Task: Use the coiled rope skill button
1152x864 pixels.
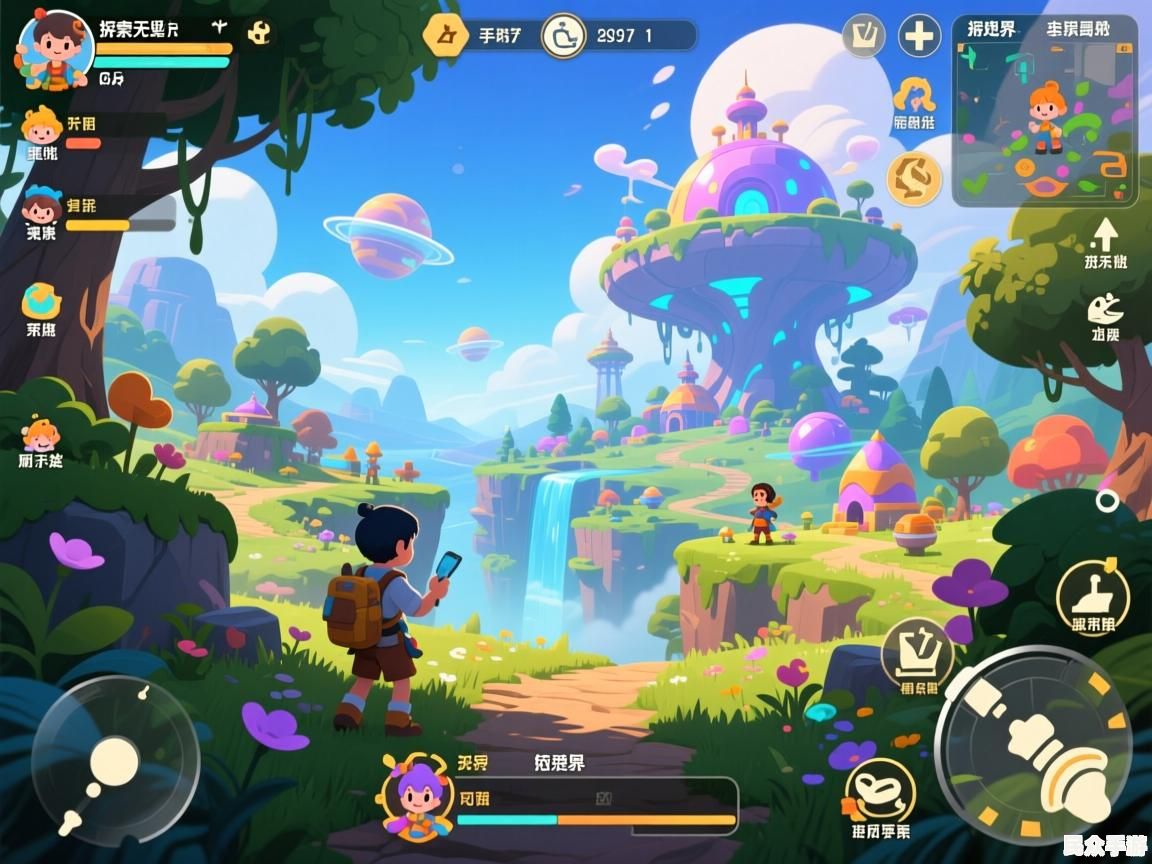Action: (x=880, y=792)
